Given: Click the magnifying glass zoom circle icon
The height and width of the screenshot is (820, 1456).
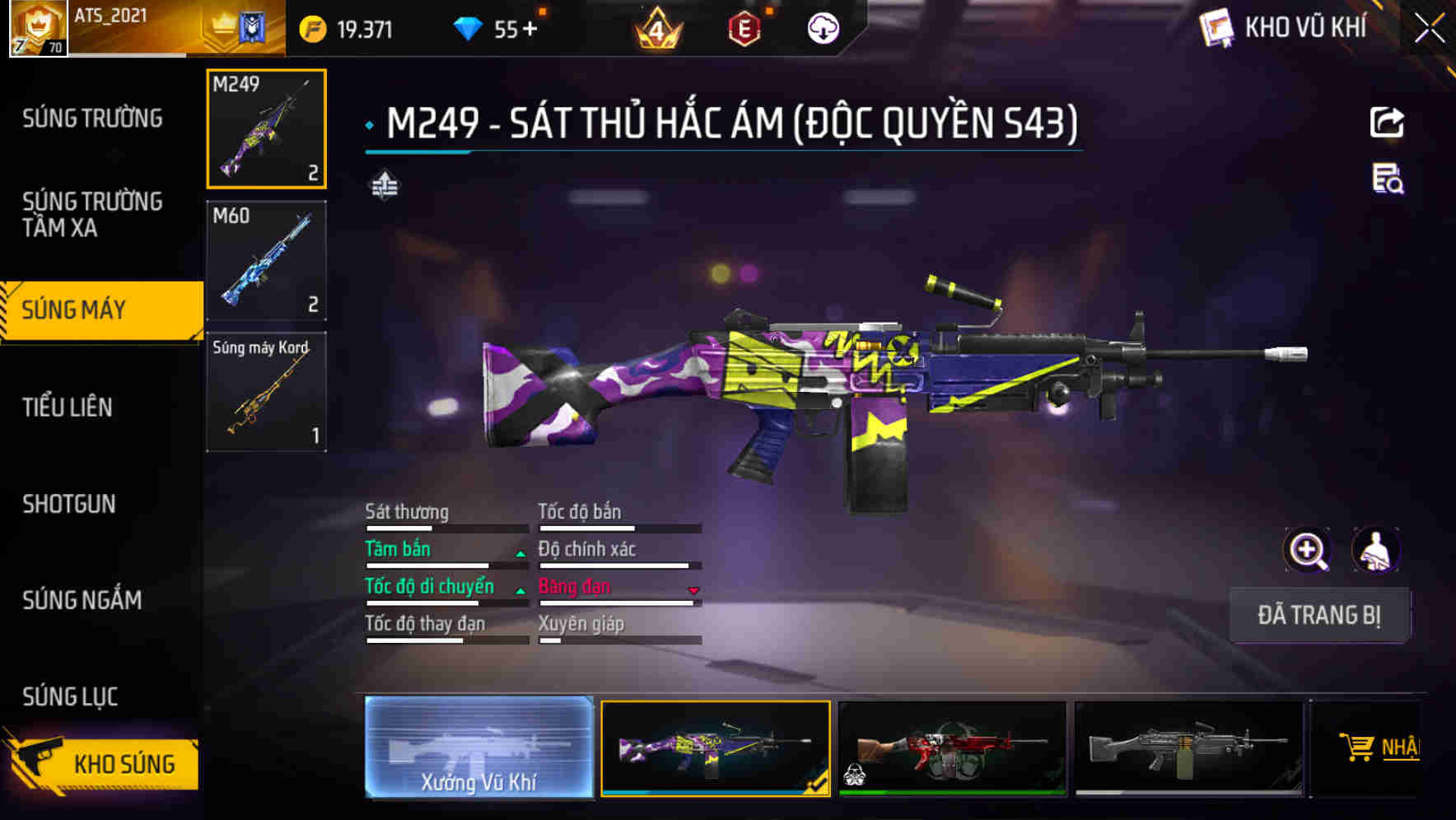Looking at the screenshot, I should 1307,550.
